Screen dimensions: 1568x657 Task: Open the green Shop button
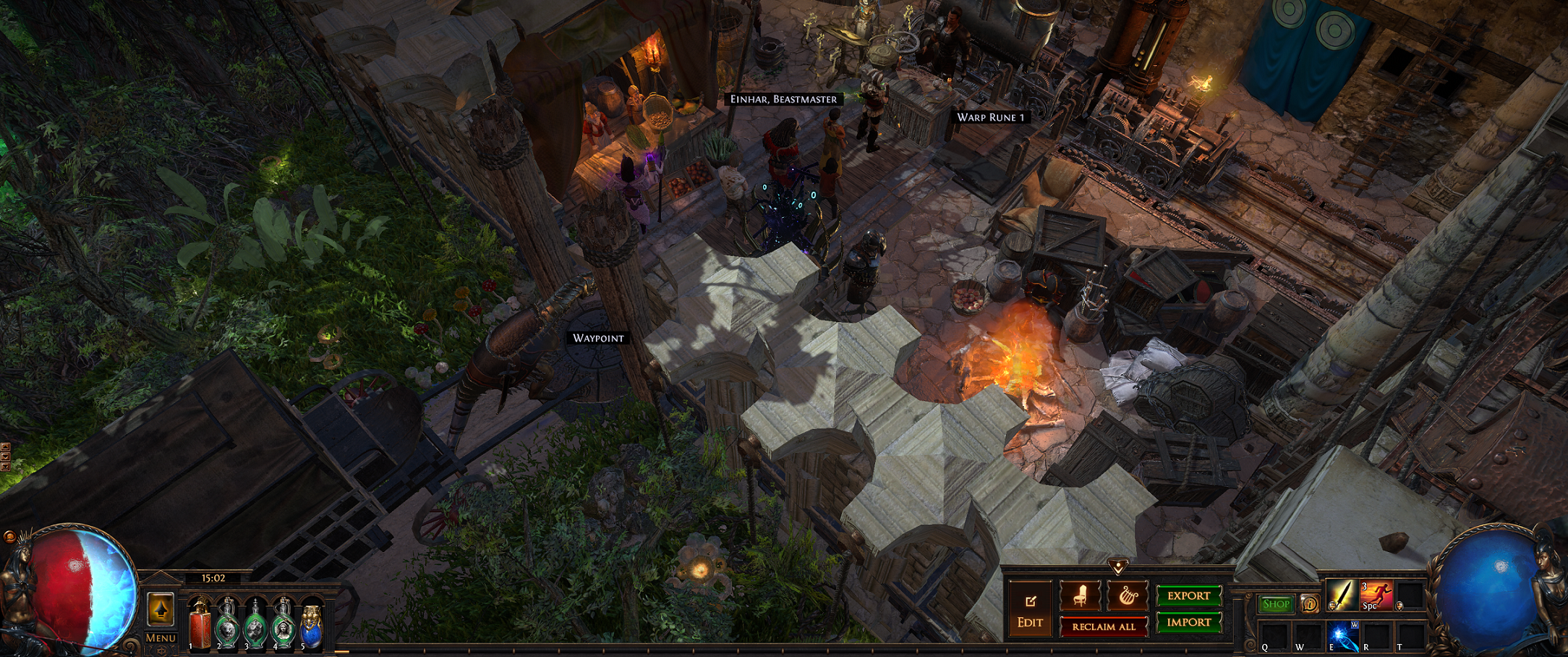pyautogui.click(x=1276, y=603)
